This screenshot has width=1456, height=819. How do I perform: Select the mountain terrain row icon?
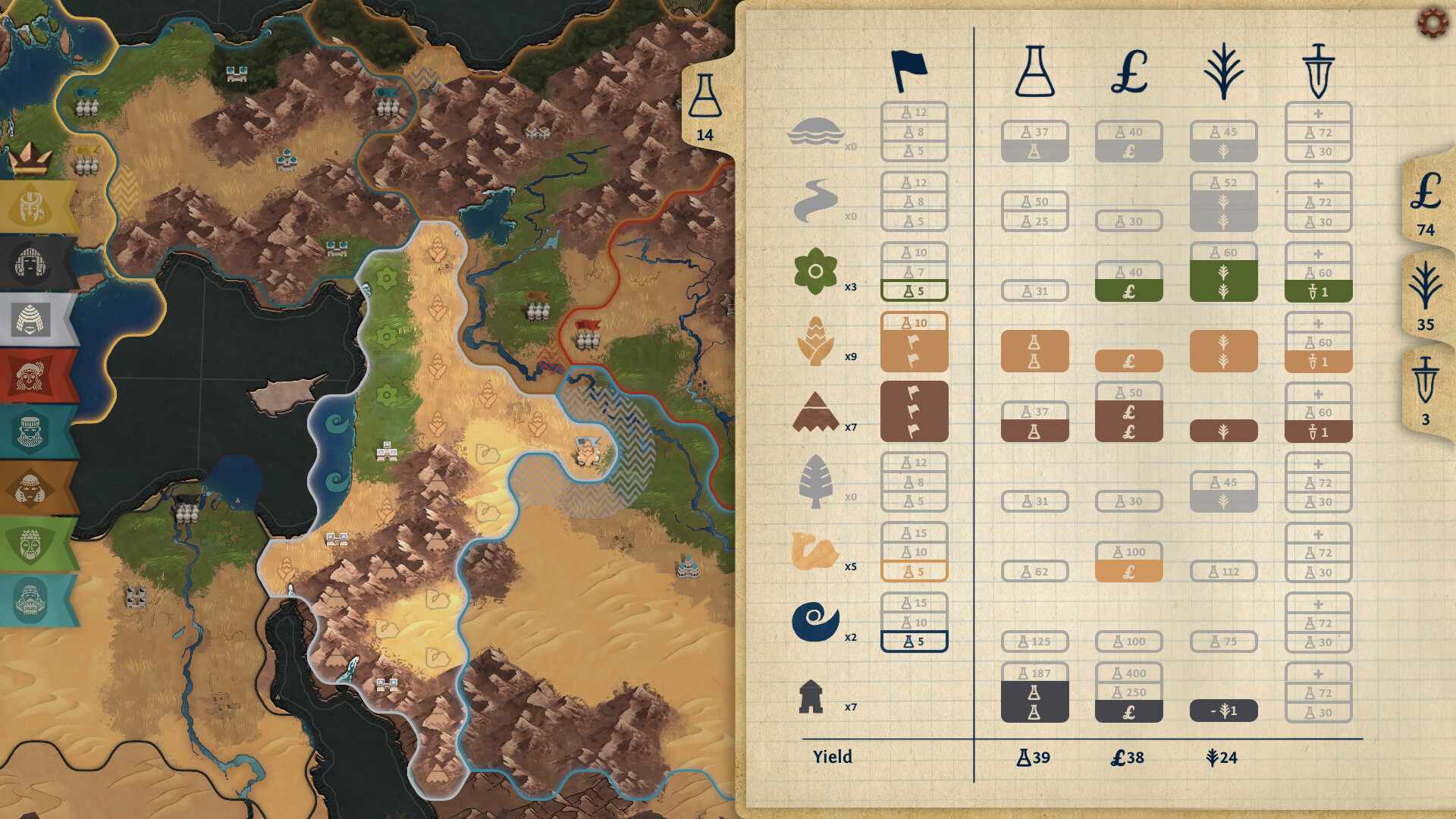(817, 410)
